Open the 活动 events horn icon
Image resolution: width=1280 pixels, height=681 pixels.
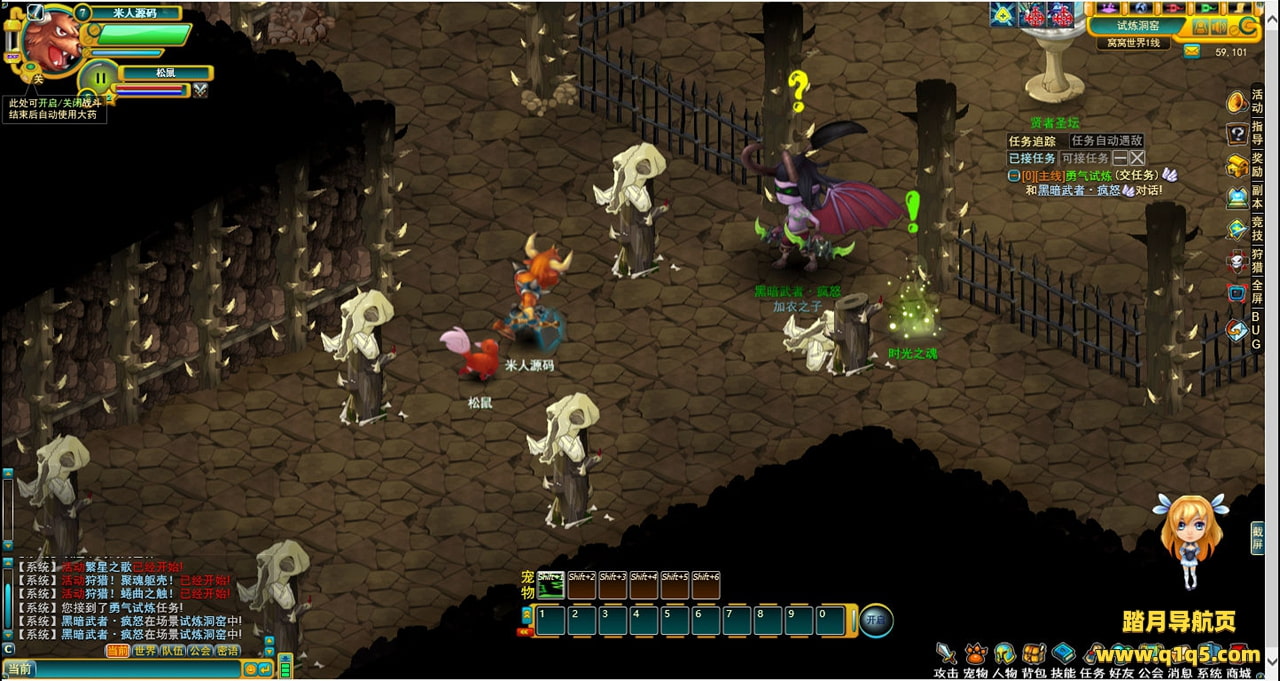[x=1237, y=103]
